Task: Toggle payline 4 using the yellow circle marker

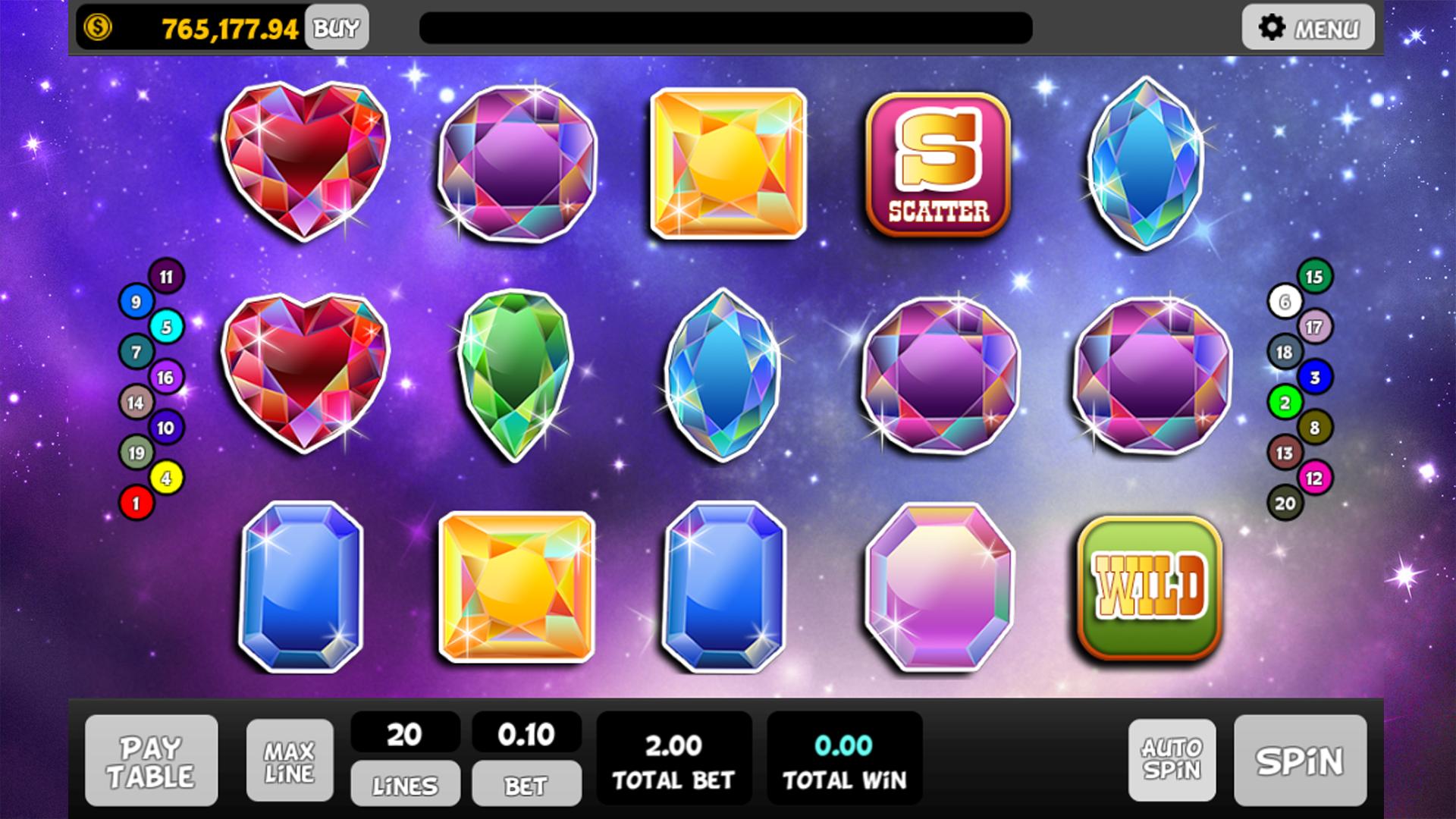Action: (x=168, y=476)
